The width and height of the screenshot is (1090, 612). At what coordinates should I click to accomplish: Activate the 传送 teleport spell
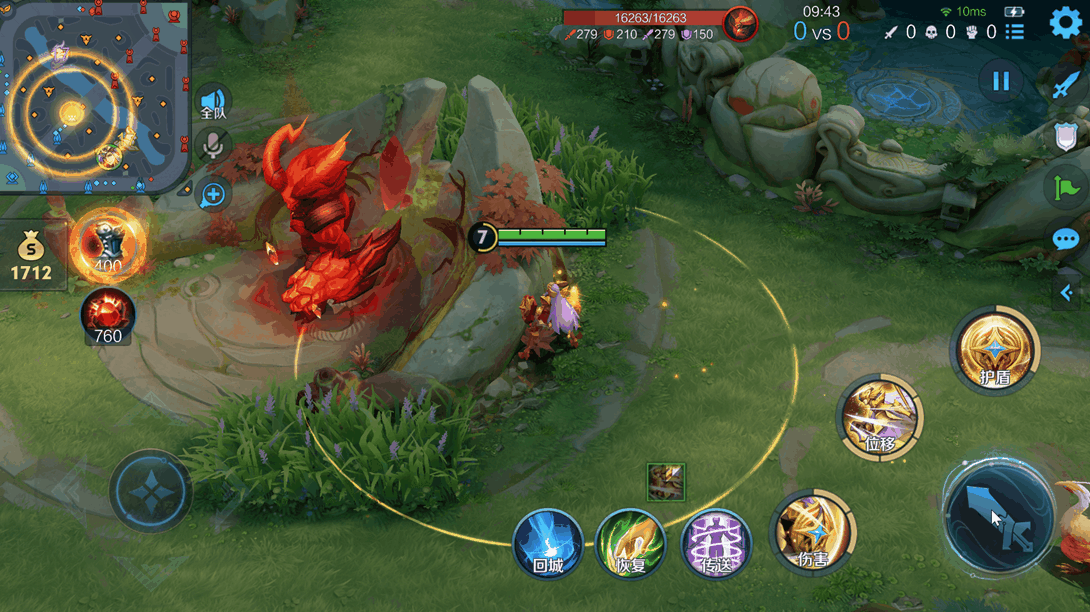pyautogui.click(x=715, y=545)
